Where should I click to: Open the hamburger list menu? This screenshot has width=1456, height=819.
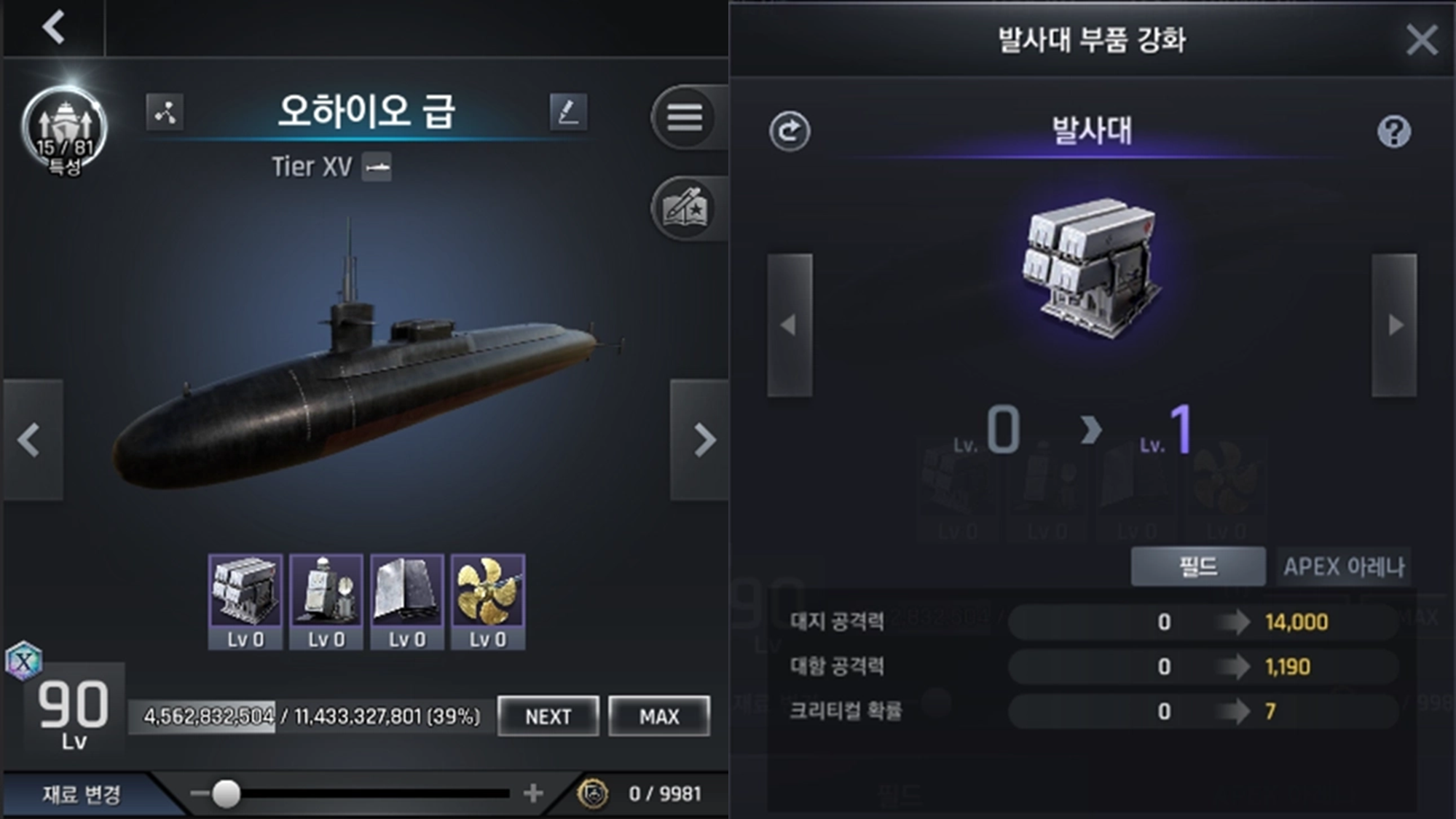tap(685, 116)
